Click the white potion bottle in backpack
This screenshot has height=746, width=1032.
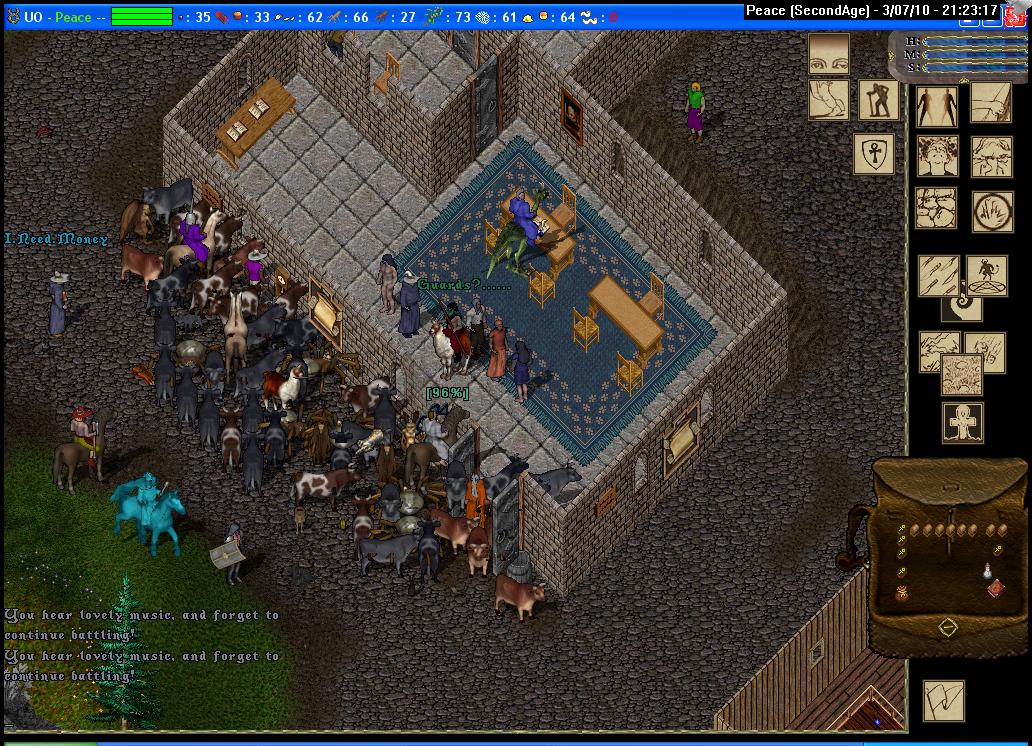986,573
